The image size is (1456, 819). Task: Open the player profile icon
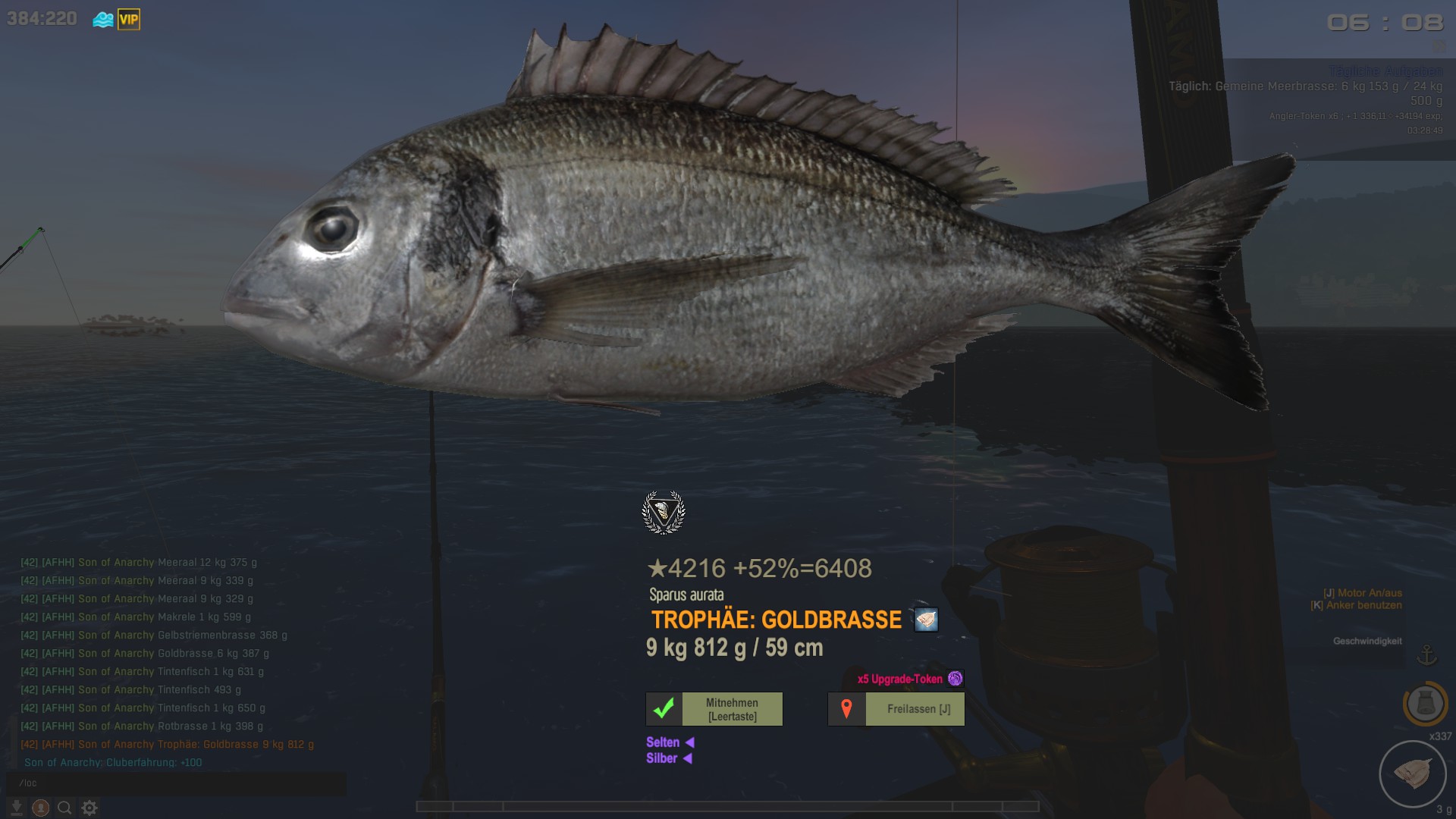coord(41,808)
